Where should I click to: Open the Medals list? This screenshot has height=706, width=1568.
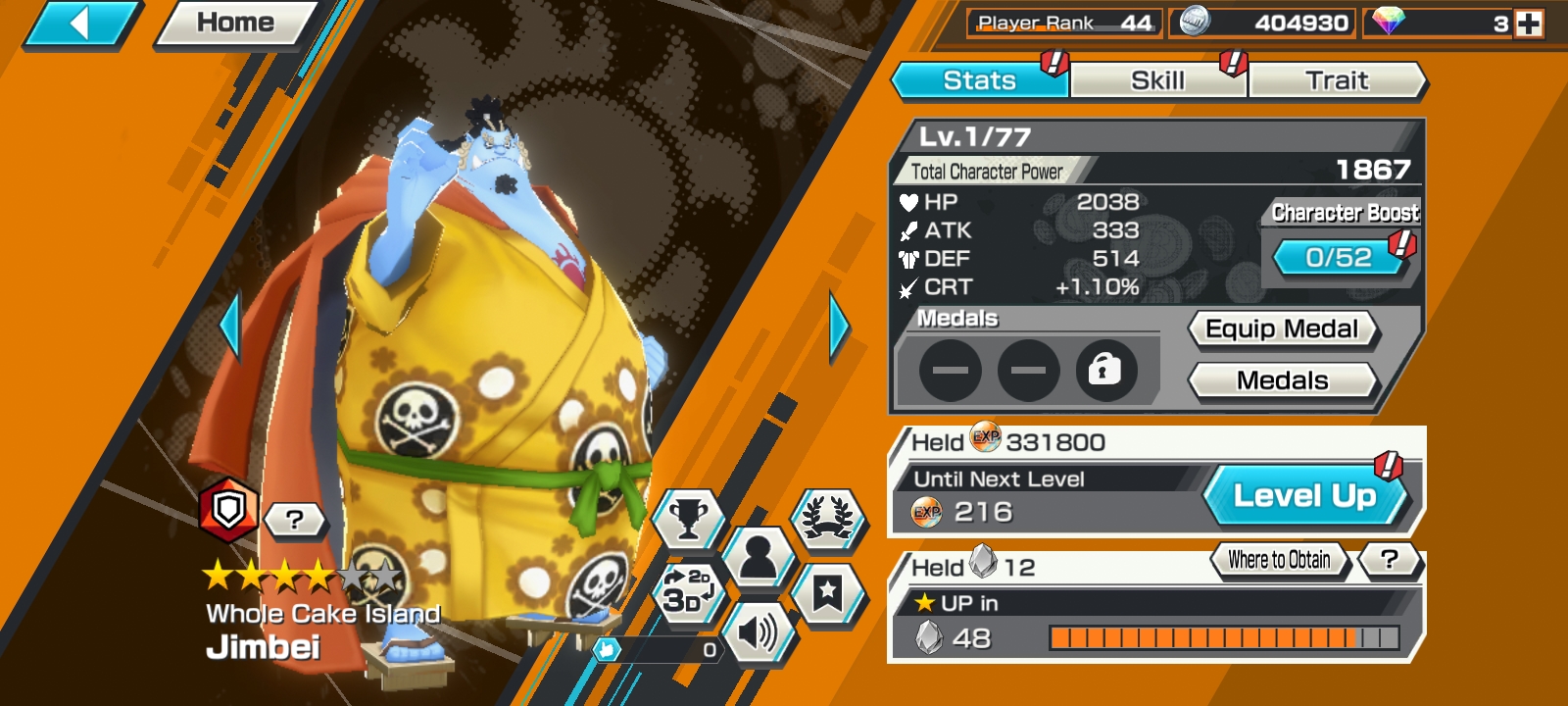pos(1282,380)
